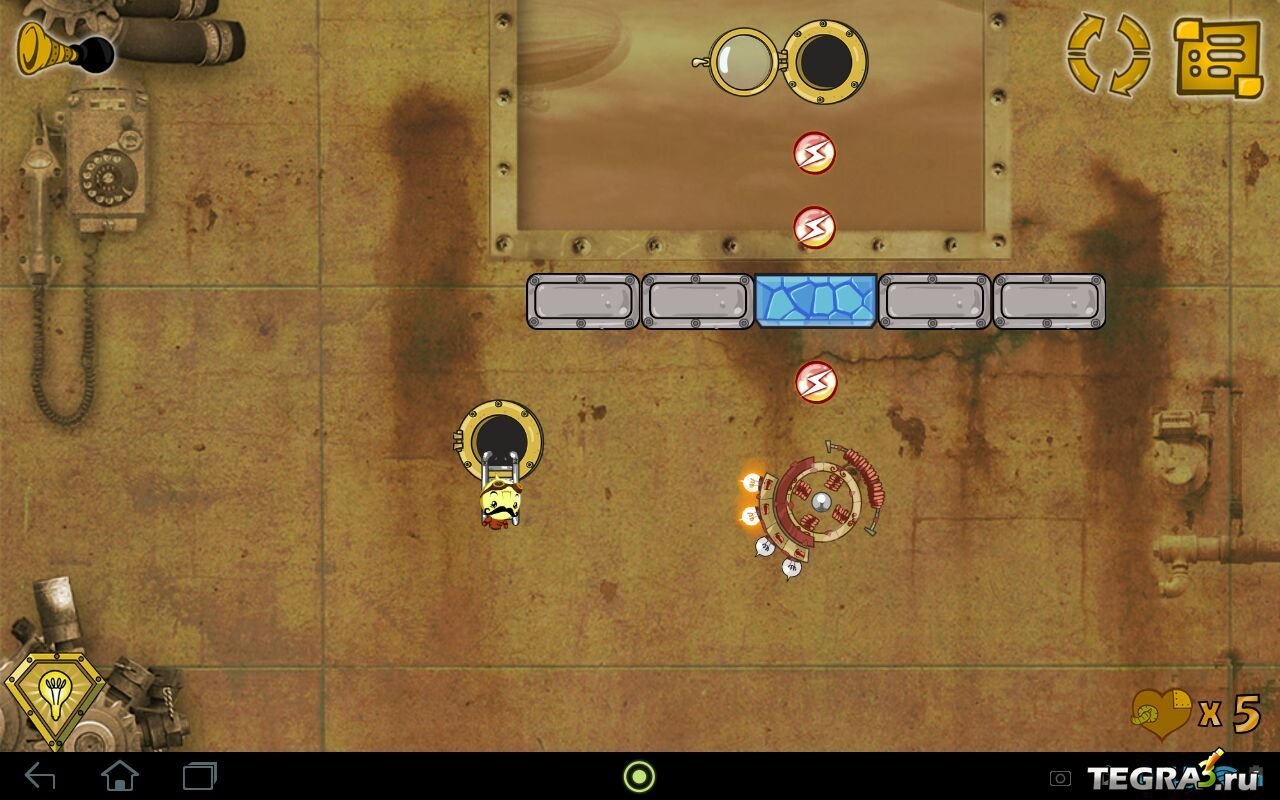Toggle sound with the brass horn icon
This screenshot has width=1280, height=800.
[x=60, y=47]
